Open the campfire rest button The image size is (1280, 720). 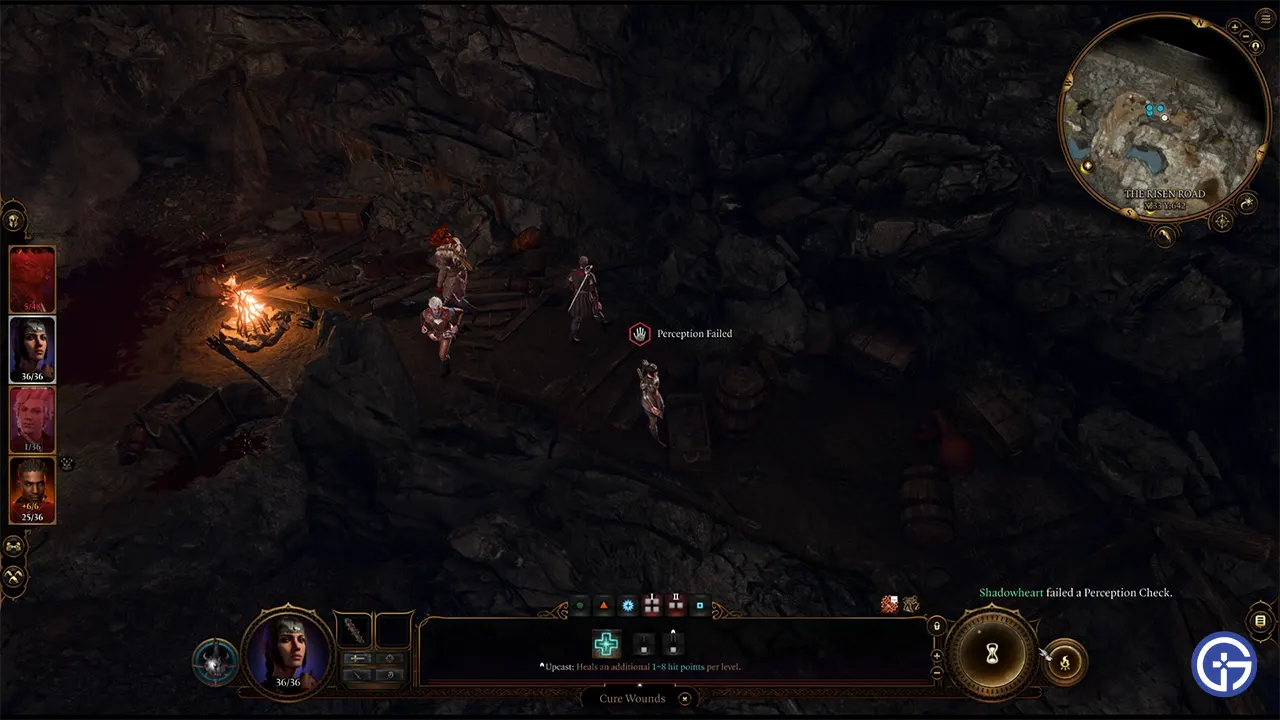1064,662
